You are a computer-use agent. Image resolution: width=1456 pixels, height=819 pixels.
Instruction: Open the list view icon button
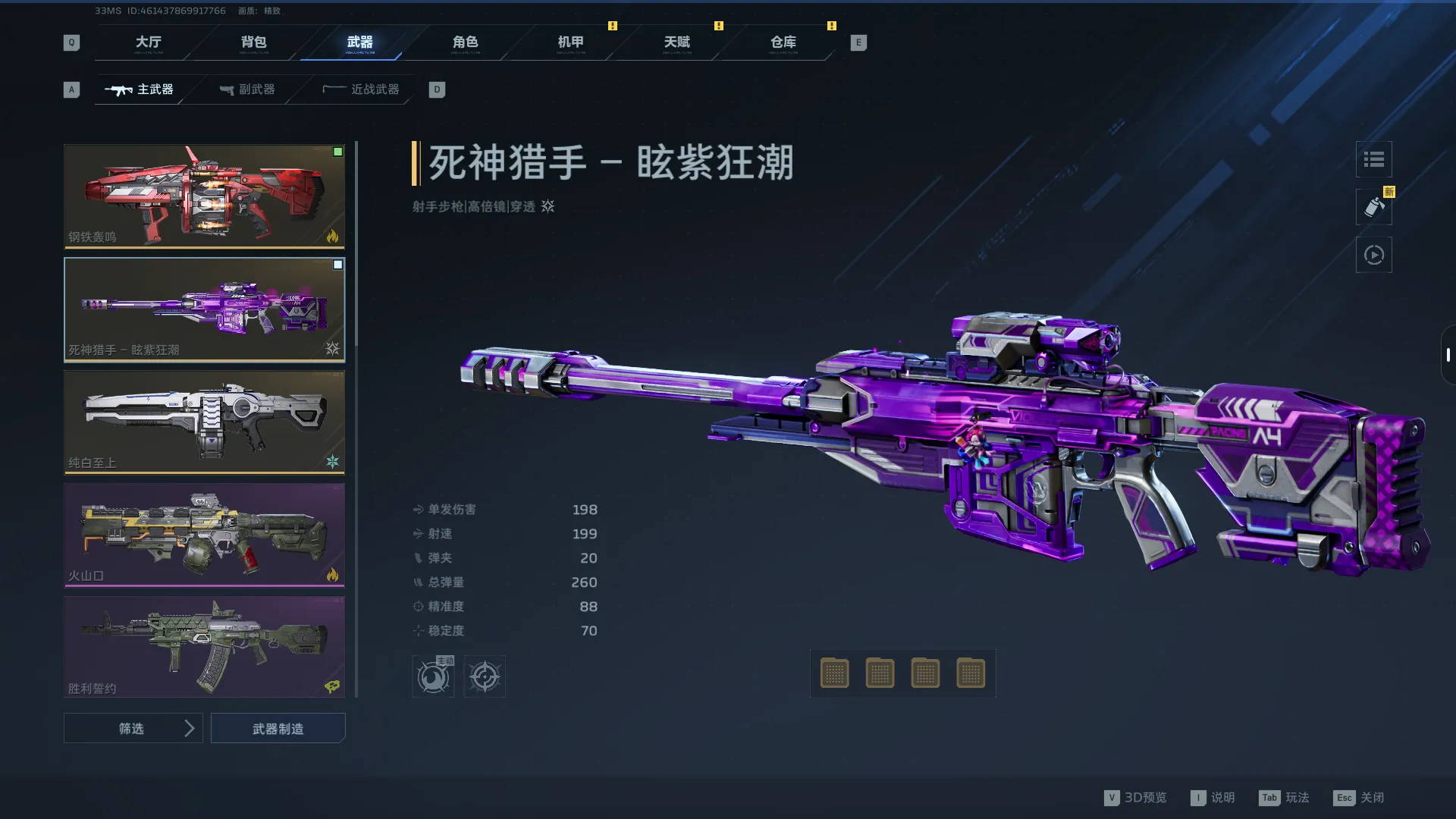(1373, 159)
